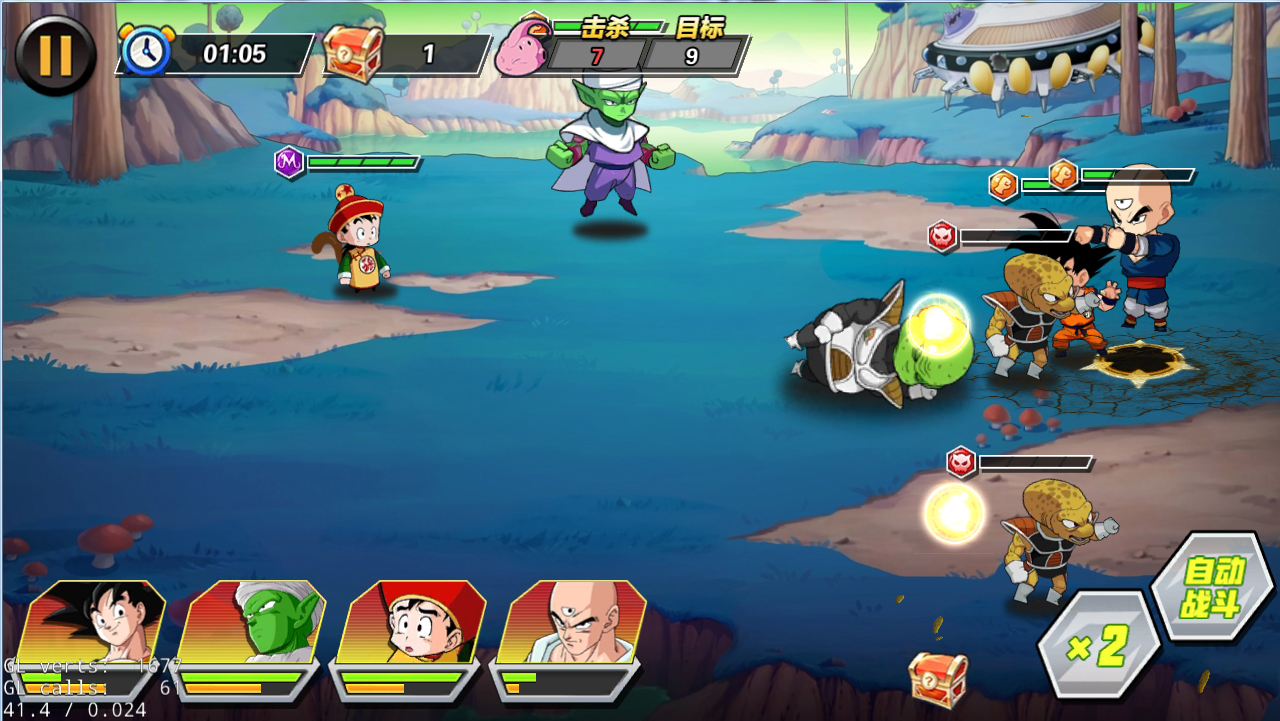Enable auto battle (自动战斗)
The image size is (1280, 721).
[x=1213, y=588]
